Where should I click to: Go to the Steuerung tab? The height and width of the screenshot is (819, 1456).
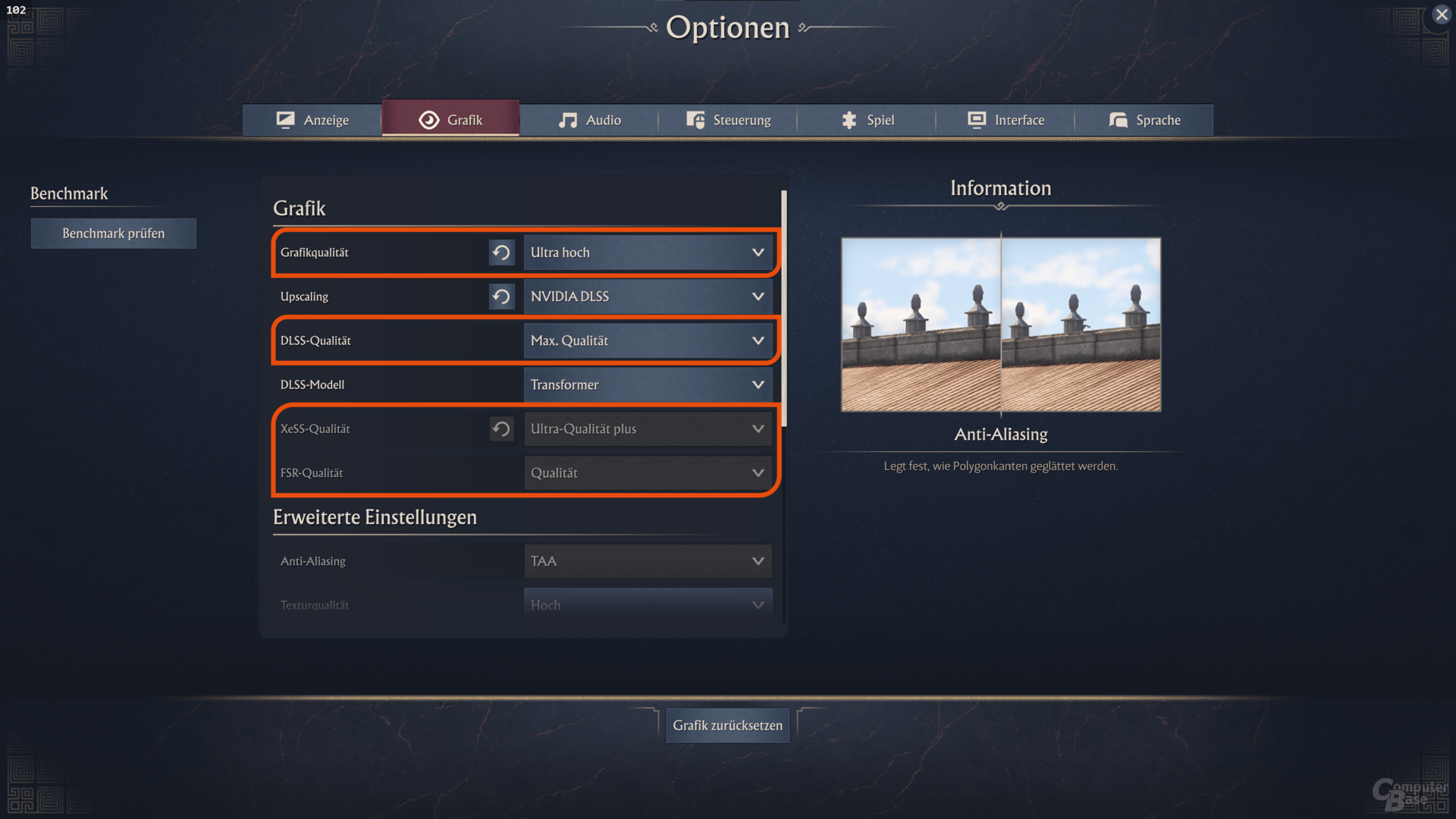[728, 120]
